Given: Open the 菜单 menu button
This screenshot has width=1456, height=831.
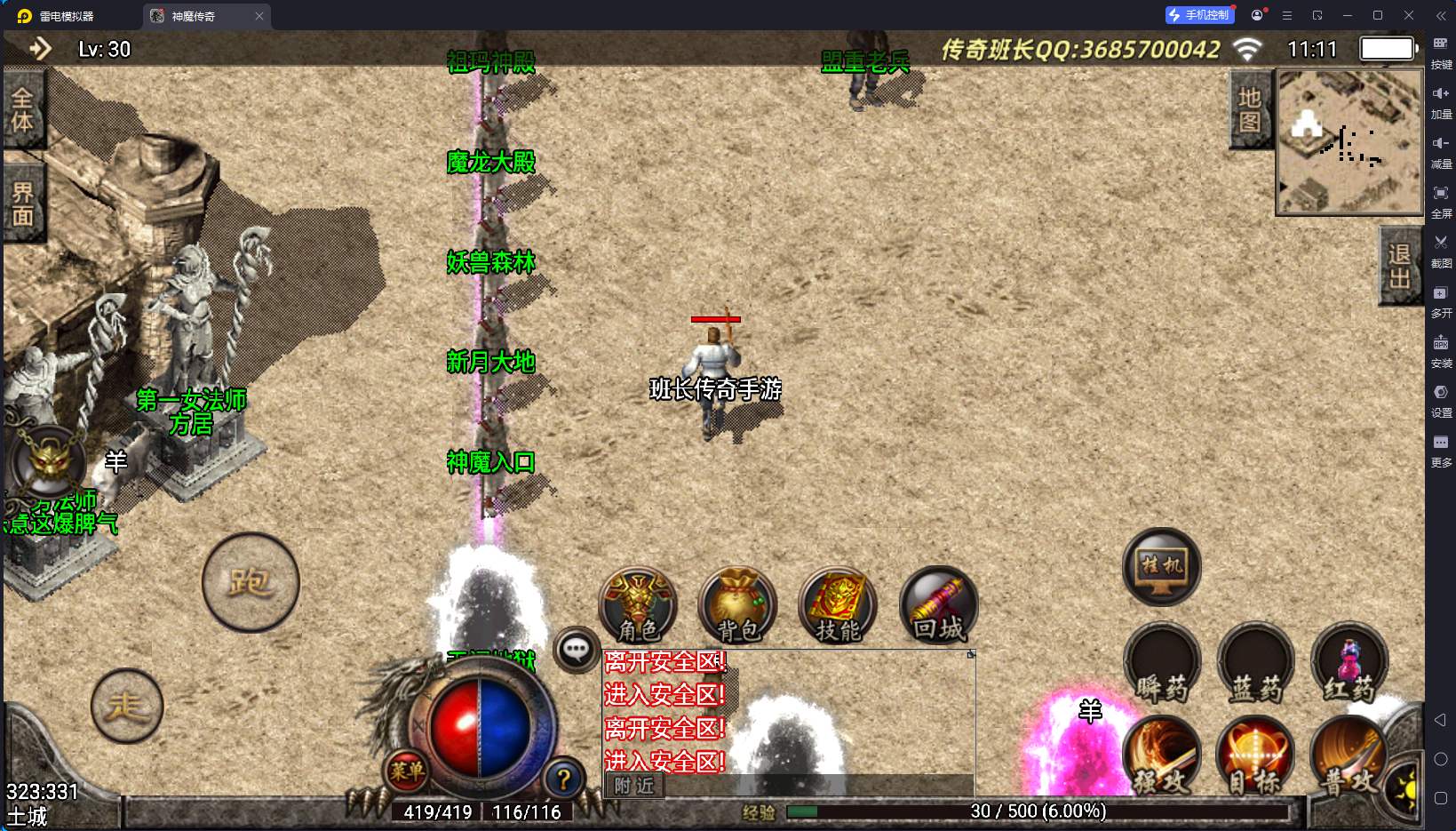Looking at the screenshot, I should tap(407, 771).
